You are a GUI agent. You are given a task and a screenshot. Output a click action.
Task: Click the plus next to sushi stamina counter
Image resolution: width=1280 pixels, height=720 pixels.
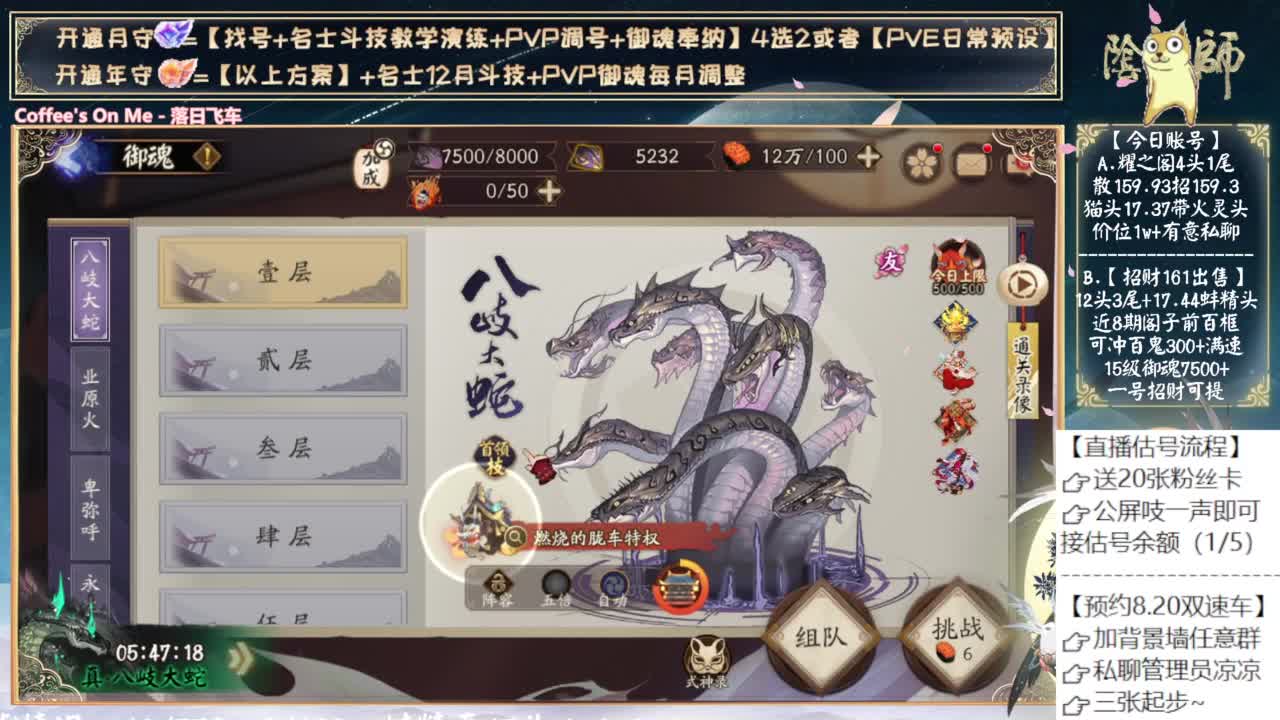pyautogui.click(x=868, y=157)
